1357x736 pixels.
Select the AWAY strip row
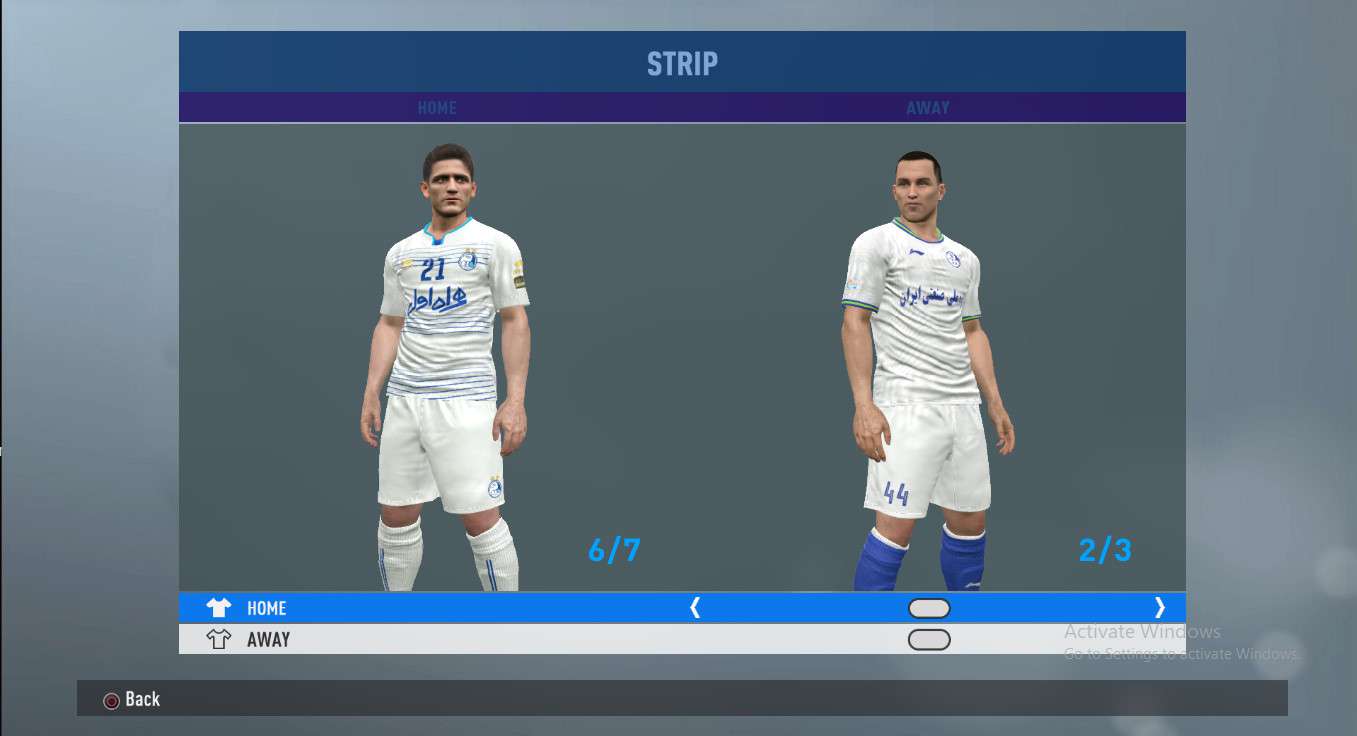pos(268,640)
